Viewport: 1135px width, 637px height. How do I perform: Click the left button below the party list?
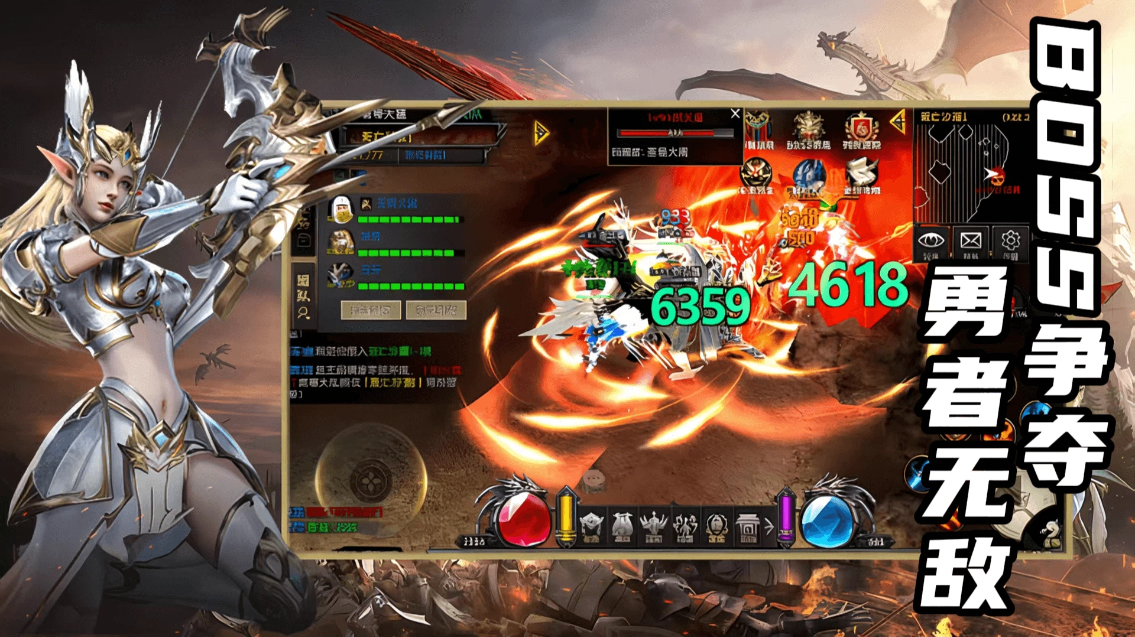click(x=371, y=310)
